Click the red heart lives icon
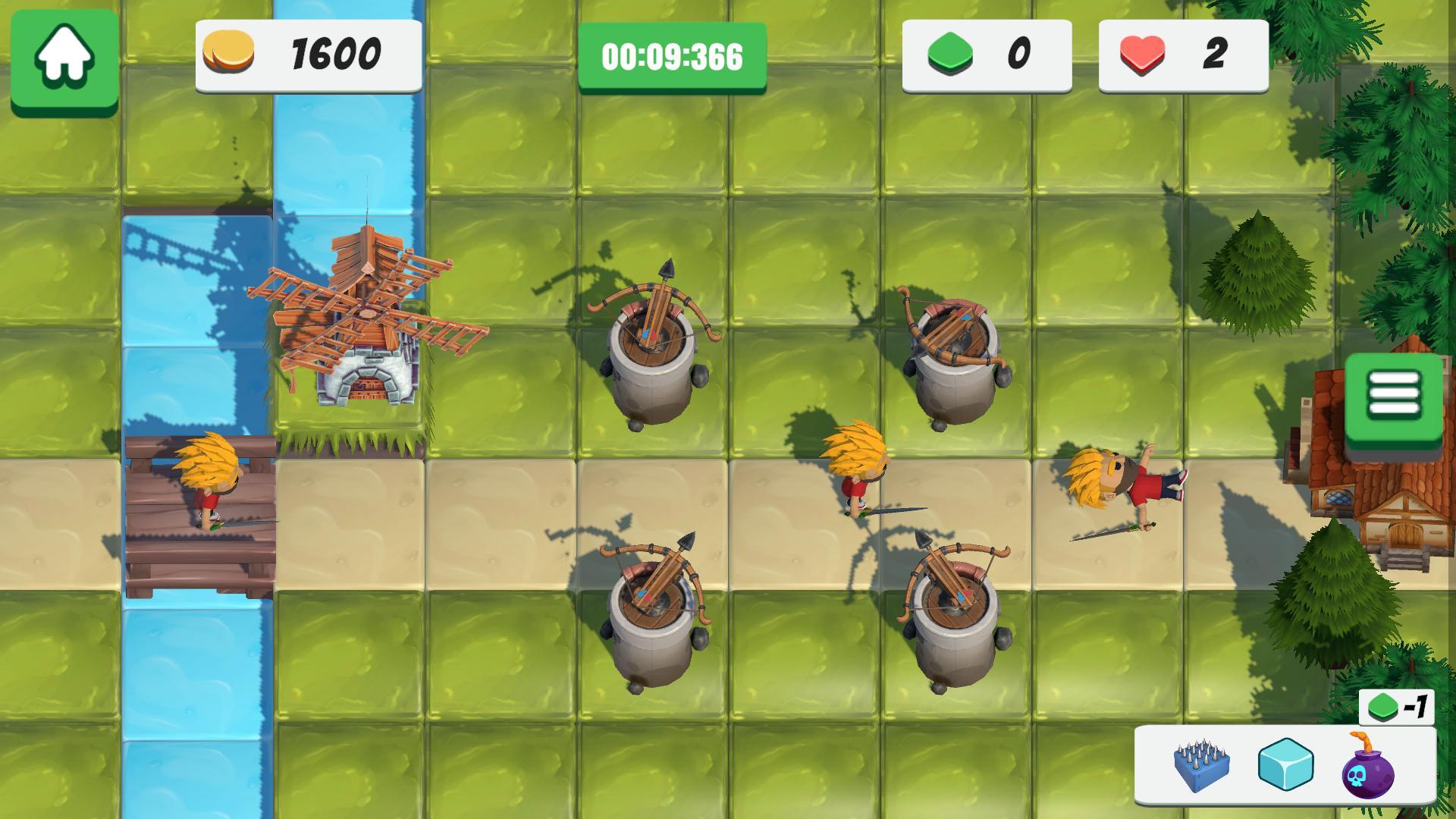Screen dimensions: 1456x819 pos(1141,53)
